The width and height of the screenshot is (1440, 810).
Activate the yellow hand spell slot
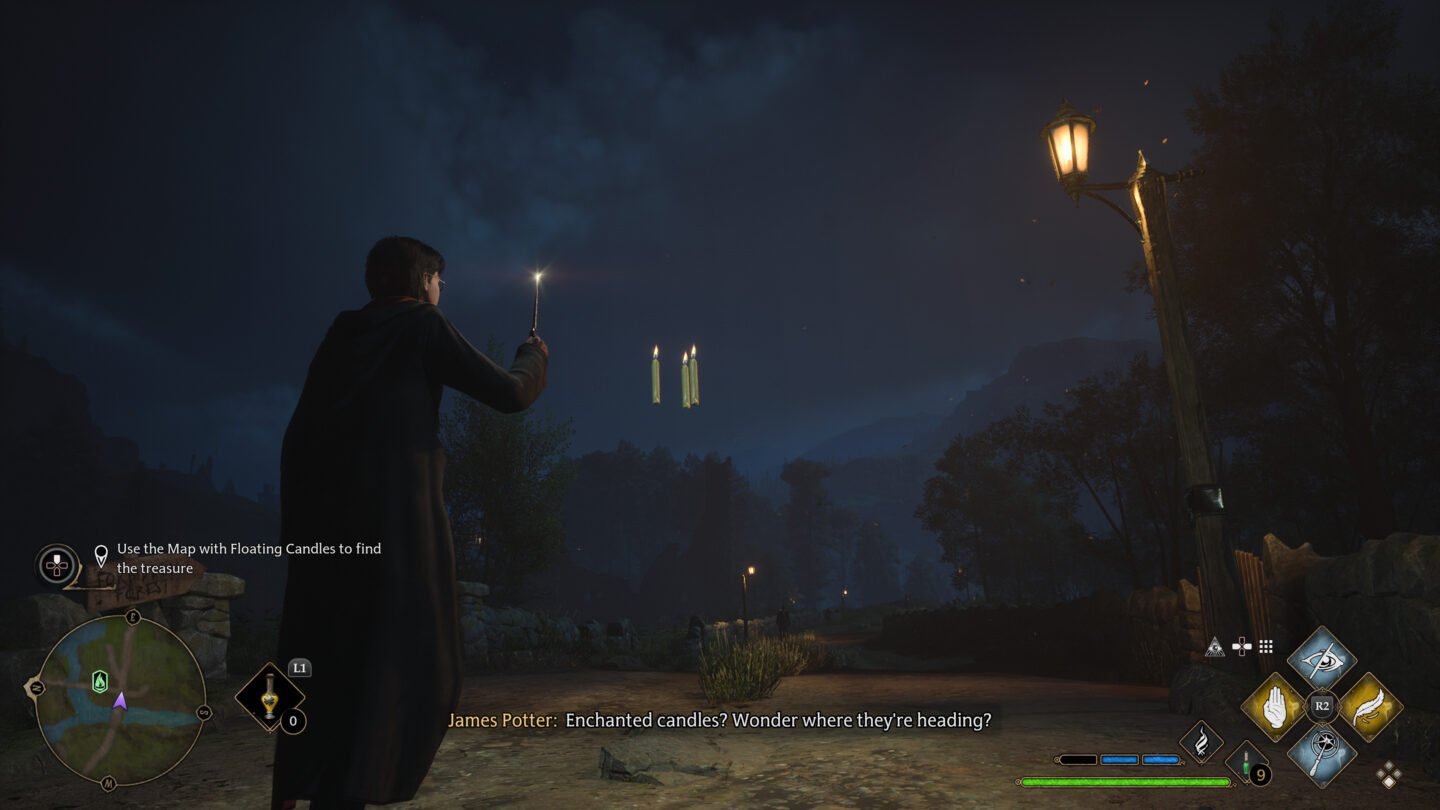1273,707
